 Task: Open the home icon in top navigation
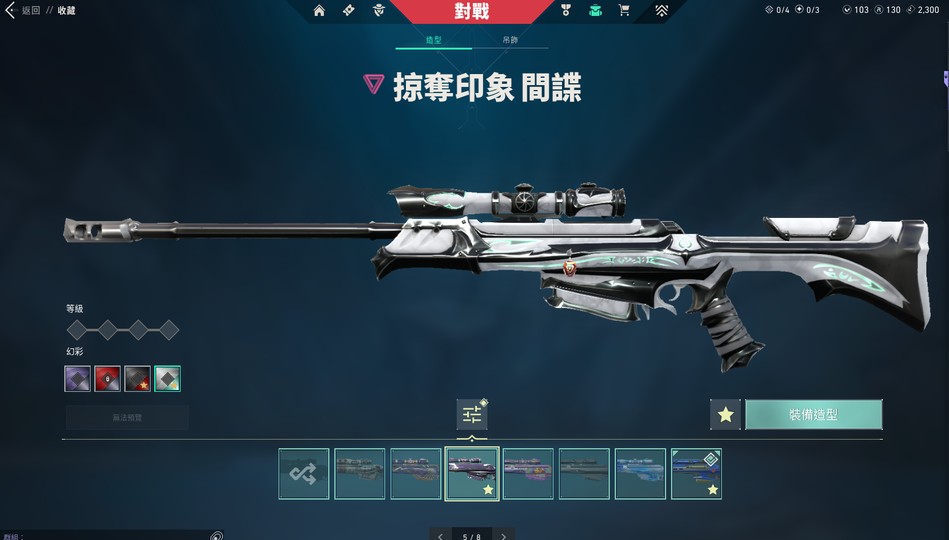point(319,11)
